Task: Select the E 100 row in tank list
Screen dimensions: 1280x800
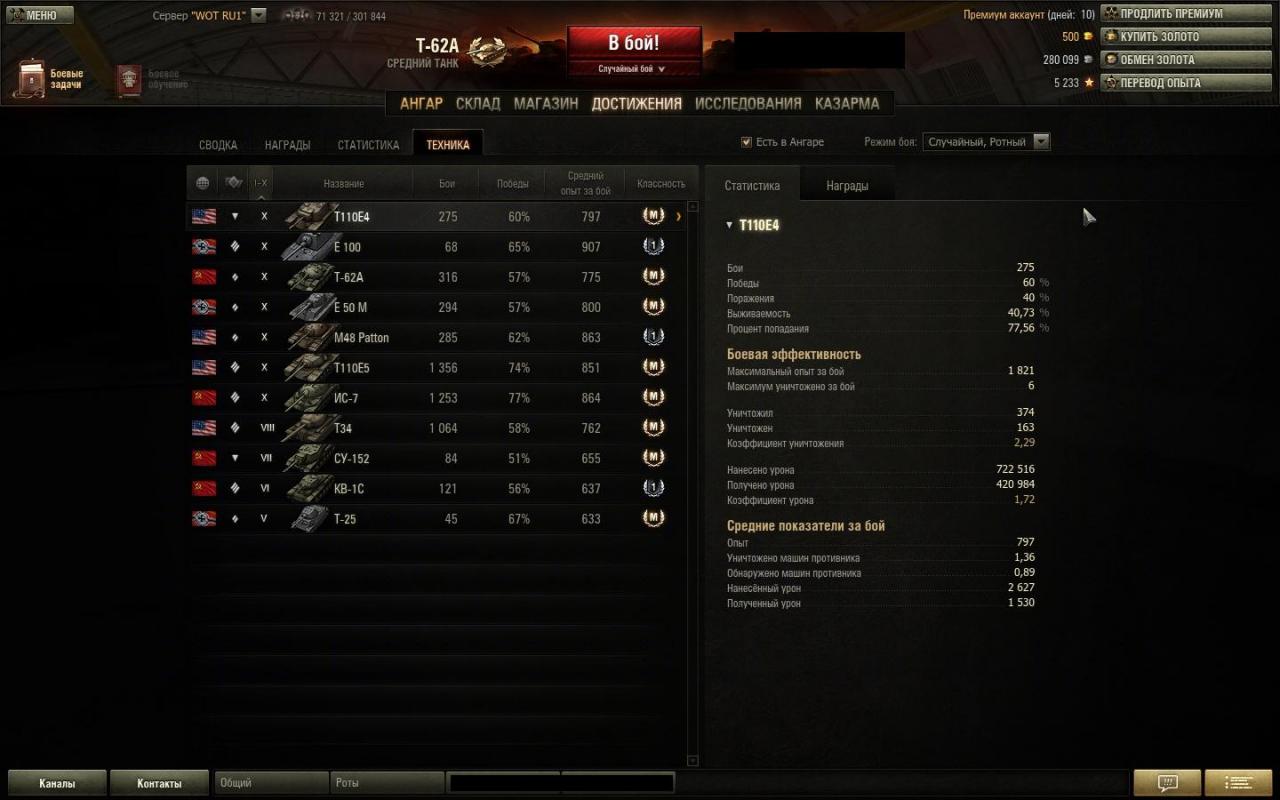Action: (440, 247)
